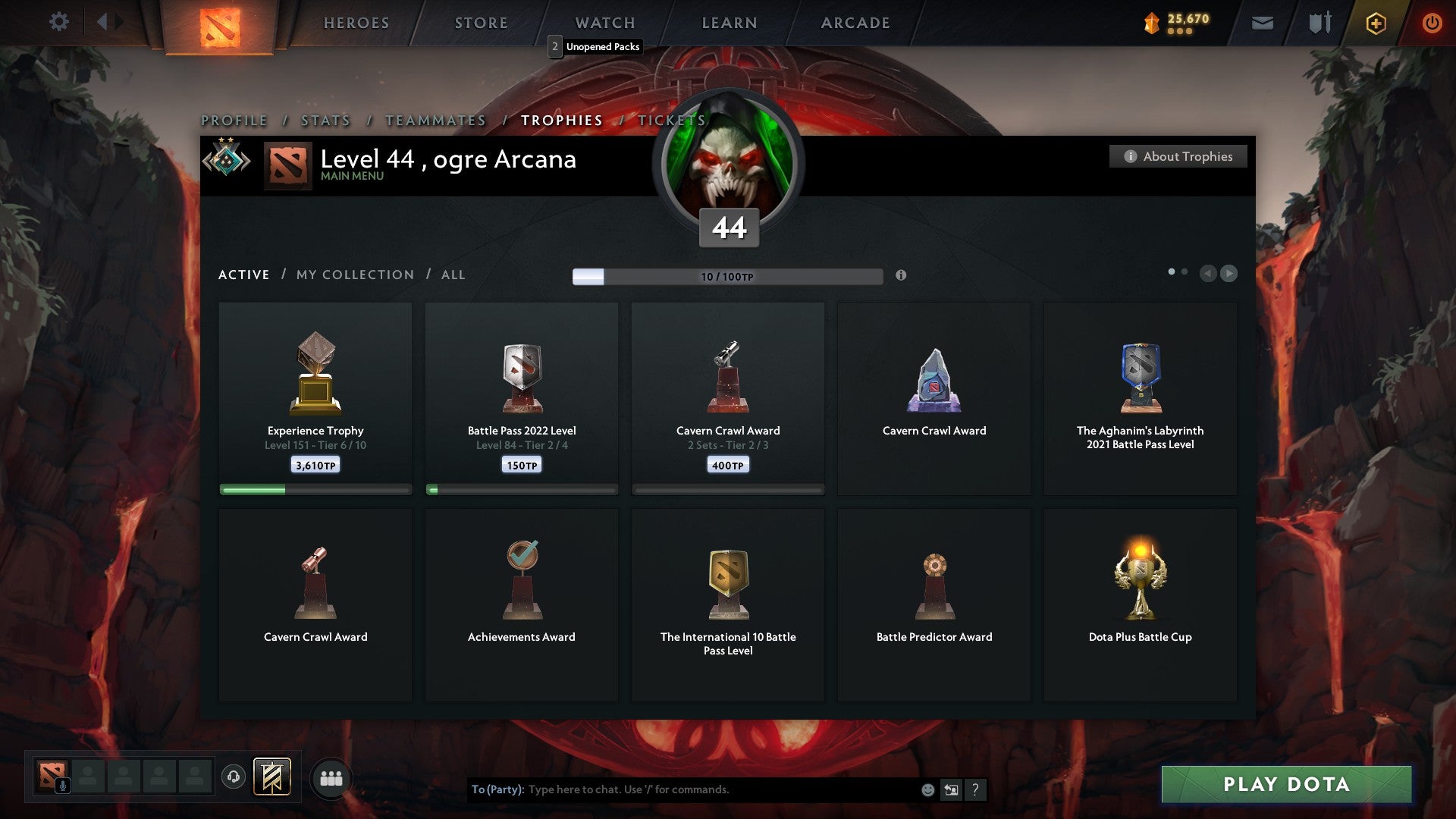Toggle voice chat with the headset icon
The image size is (1456, 819).
234,777
